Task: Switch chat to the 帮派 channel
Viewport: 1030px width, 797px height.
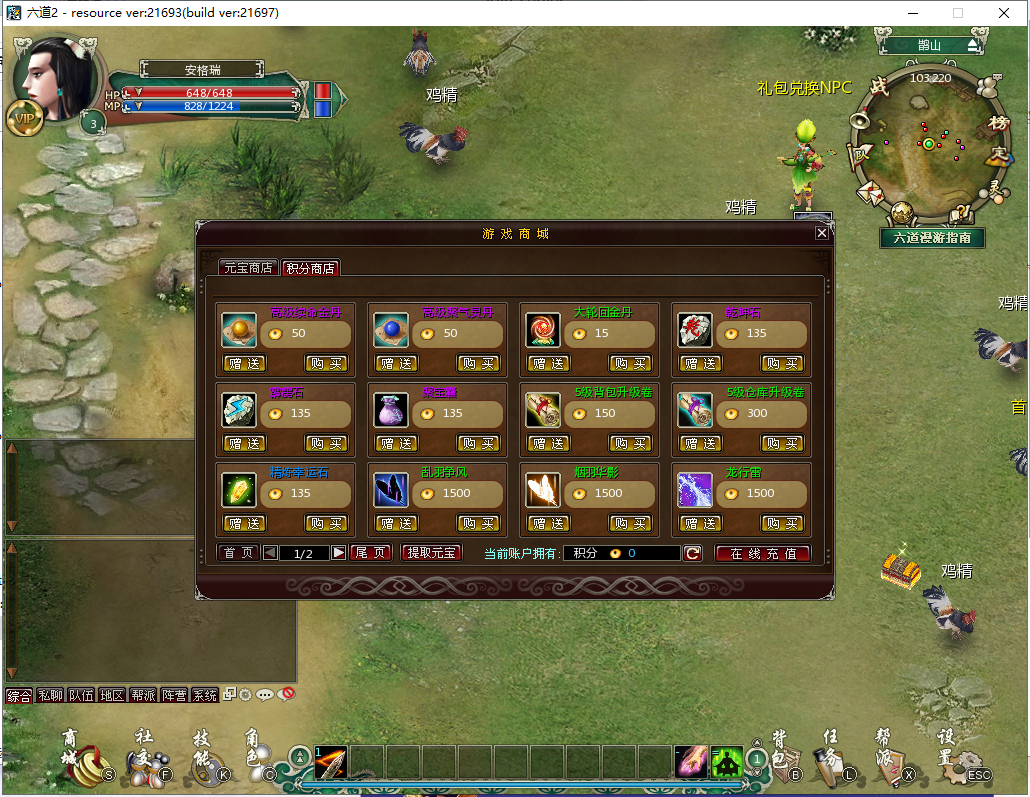Action: coord(143,695)
